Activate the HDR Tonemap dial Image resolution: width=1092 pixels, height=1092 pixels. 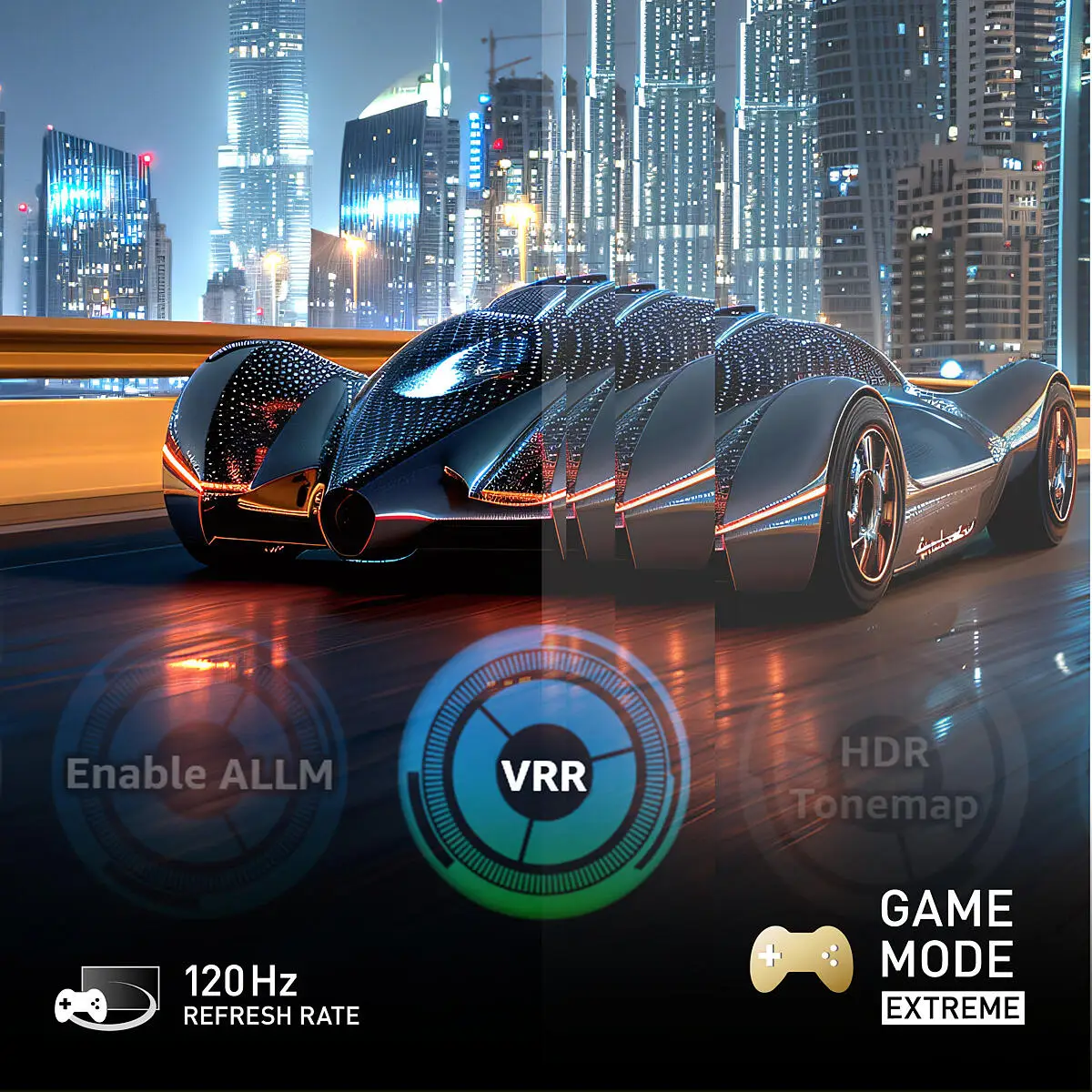pyautogui.click(x=884, y=778)
